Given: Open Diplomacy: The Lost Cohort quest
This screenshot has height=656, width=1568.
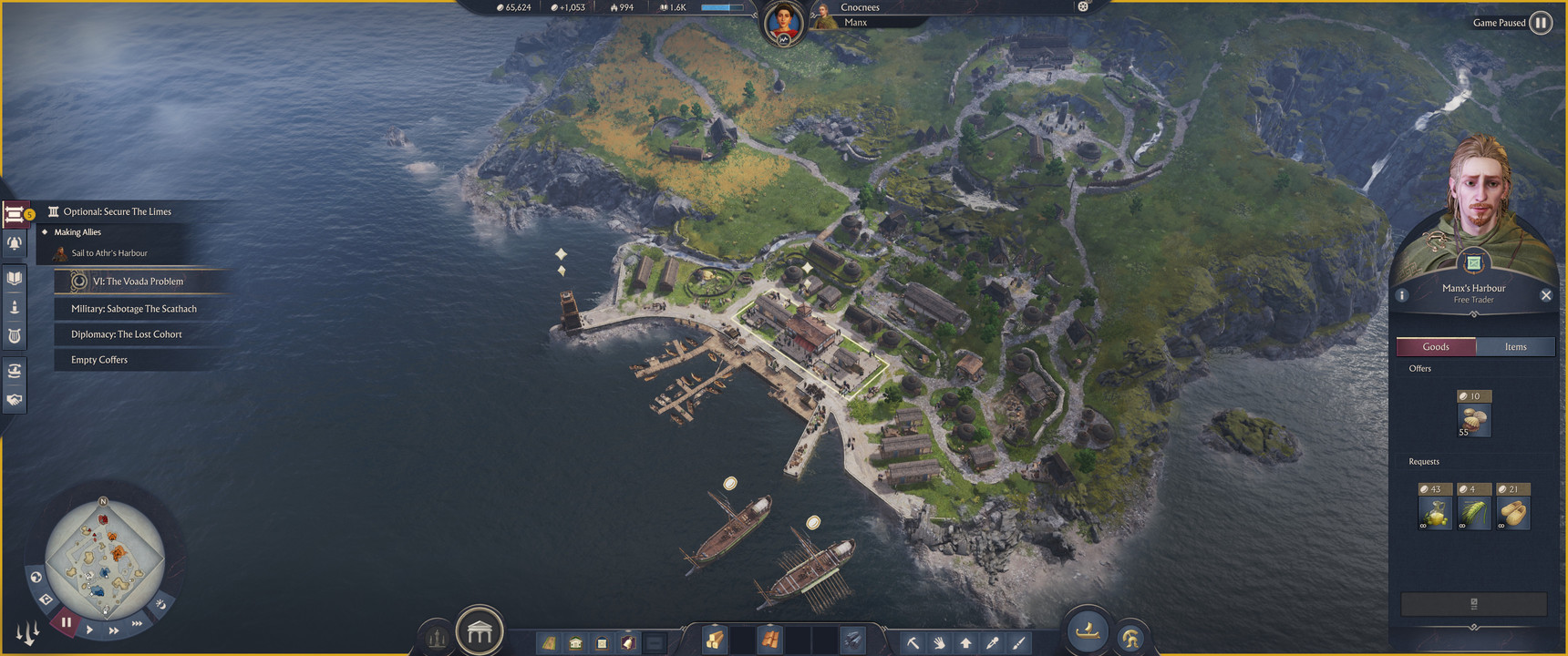Looking at the screenshot, I should pyautogui.click(x=127, y=334).
